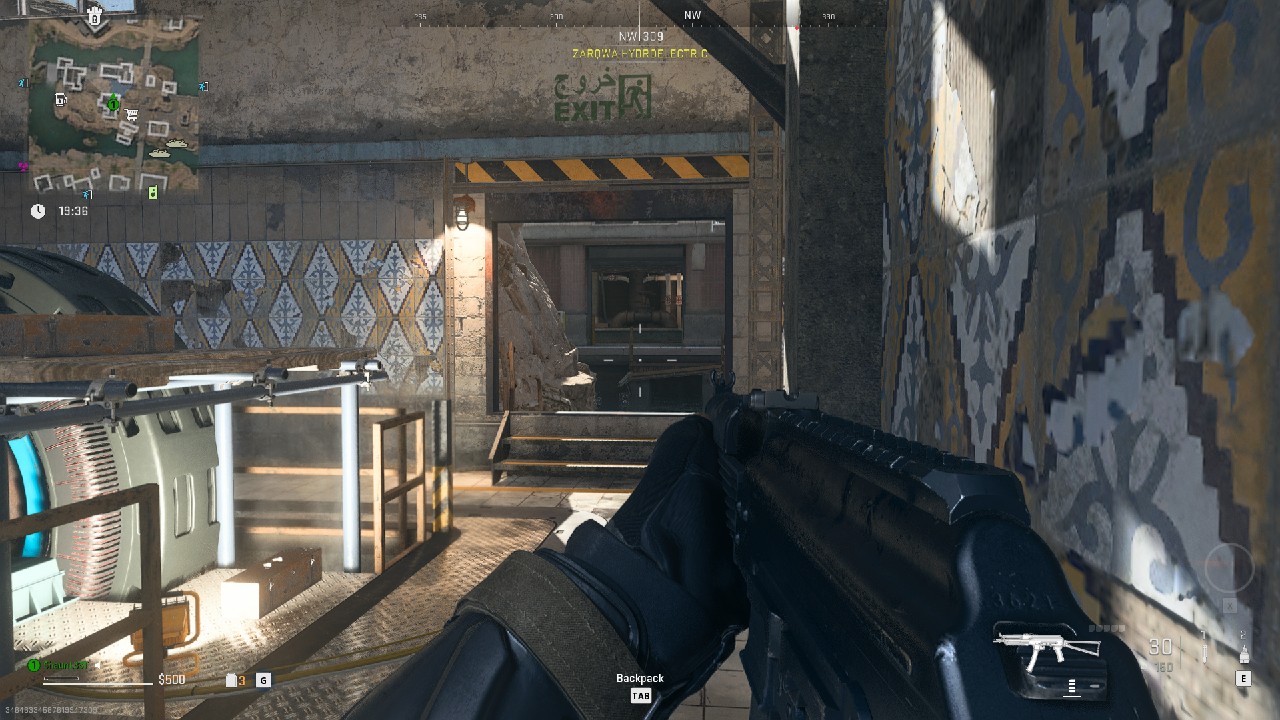Click the clock icon beside the 19:36 timer
Viewport: 1280px width, 720px height.
37,210
